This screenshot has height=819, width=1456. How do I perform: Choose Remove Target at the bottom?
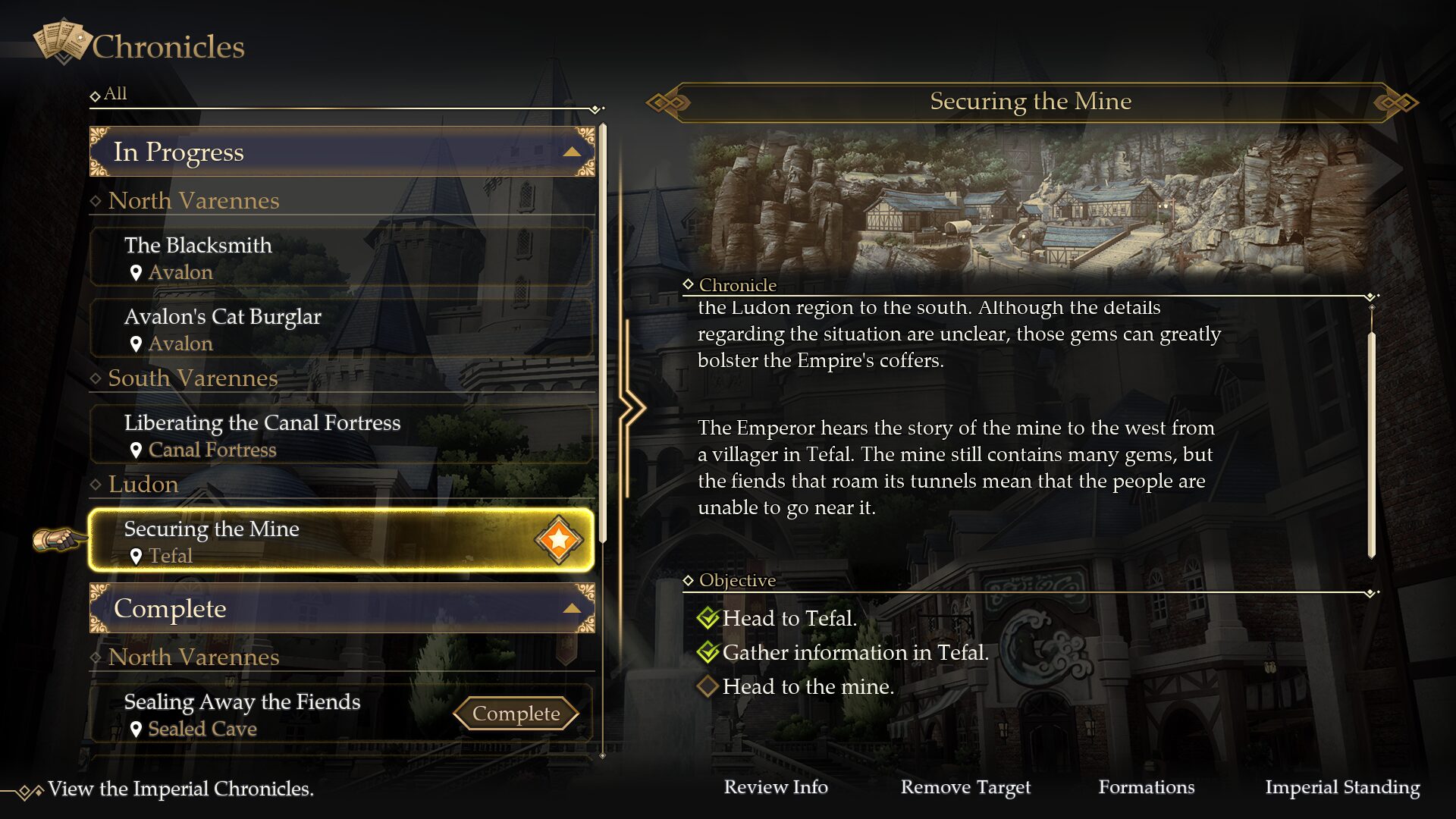coord(965,787)
